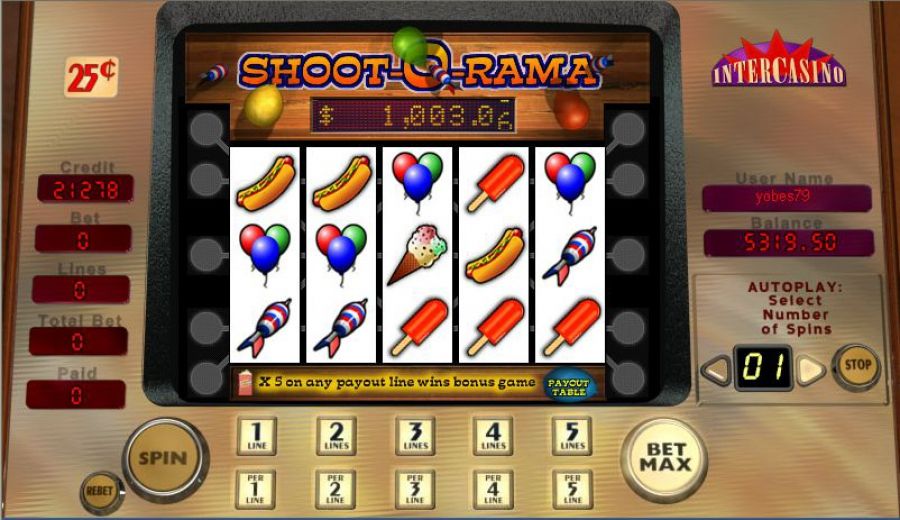The height and width of the screenshot is (520, 900).
Task: Pick the 4 Lines button
Action: pyautogui.click(x=493, y=435)
